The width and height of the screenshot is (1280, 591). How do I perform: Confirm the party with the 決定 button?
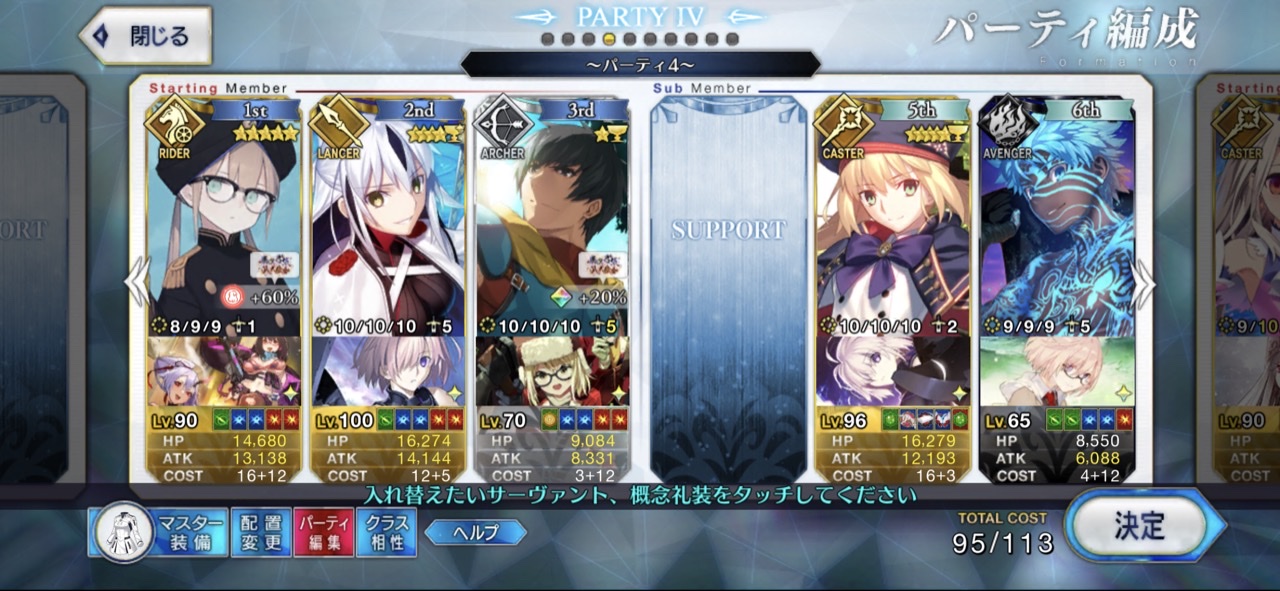pos(1141,525)
